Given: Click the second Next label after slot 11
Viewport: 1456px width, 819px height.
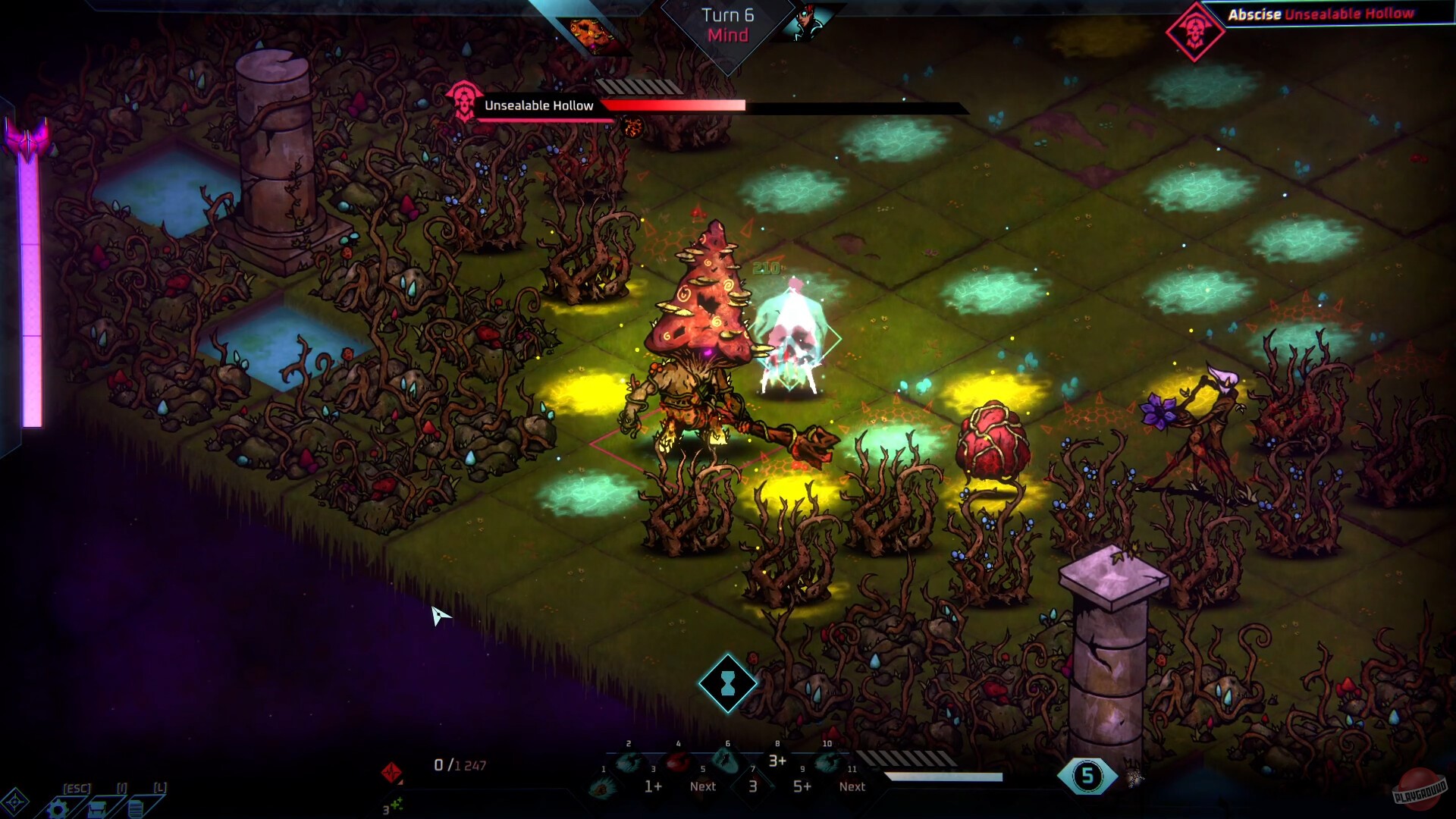Looking at the screenshot, I should click(852, 786).
